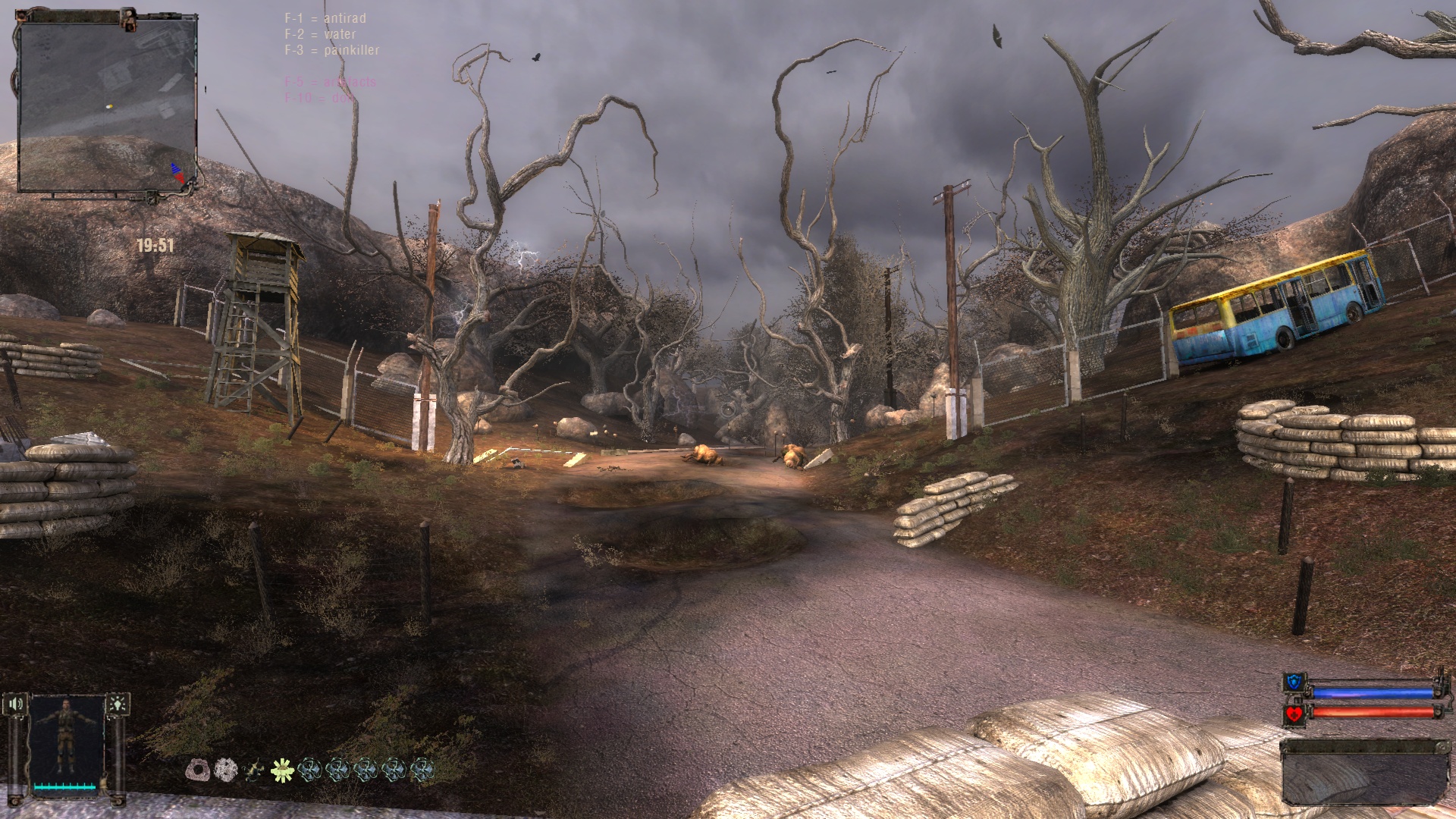Toggle the light bulb visibility indicator

(x=118, y=704)
